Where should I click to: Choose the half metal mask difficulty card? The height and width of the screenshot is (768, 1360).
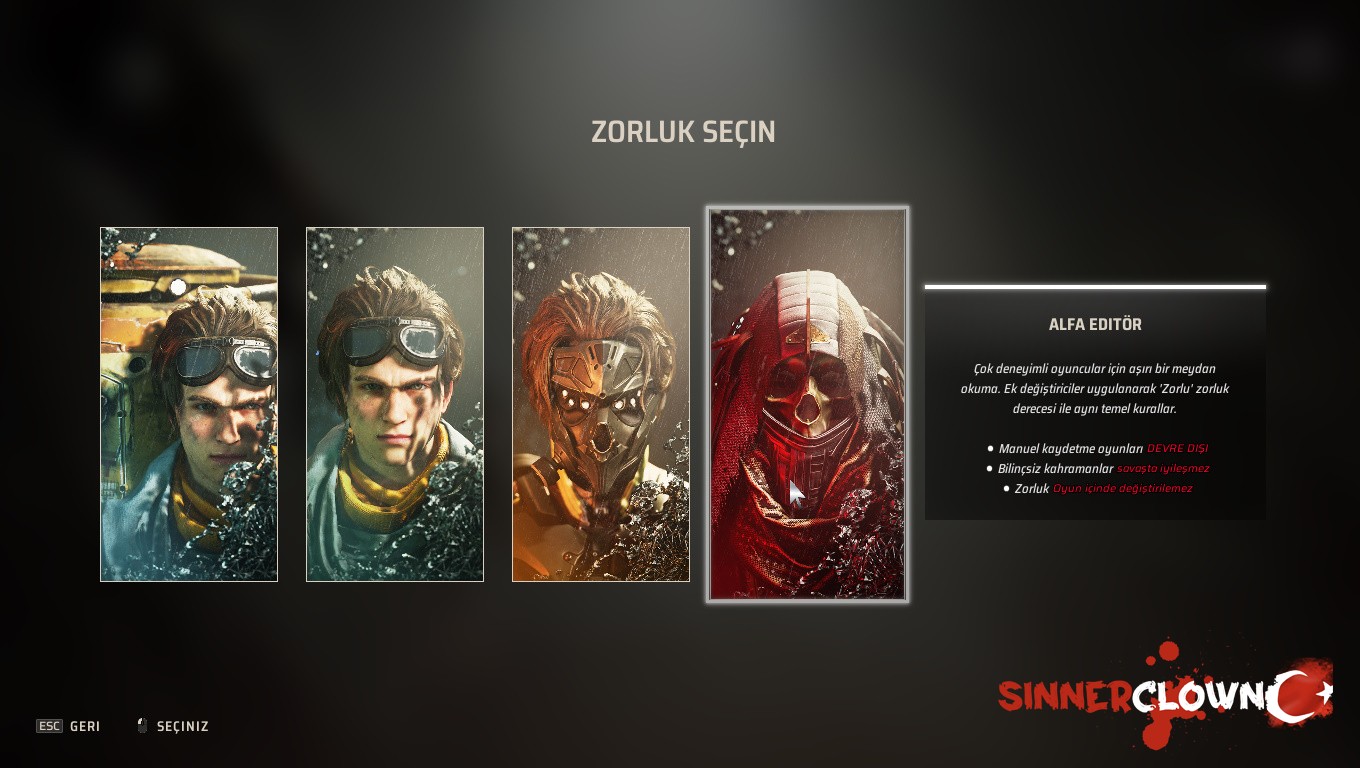tap(600, 404)
